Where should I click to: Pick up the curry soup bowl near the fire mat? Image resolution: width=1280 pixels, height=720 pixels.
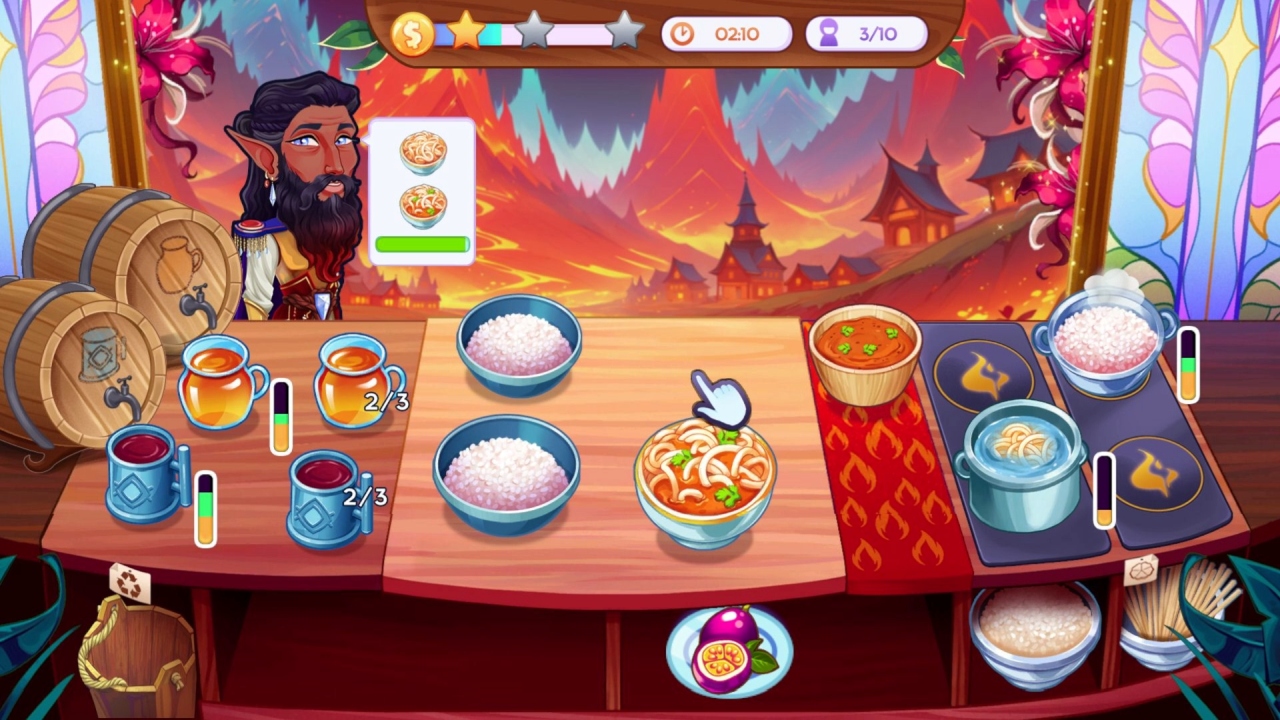point(866,348)
